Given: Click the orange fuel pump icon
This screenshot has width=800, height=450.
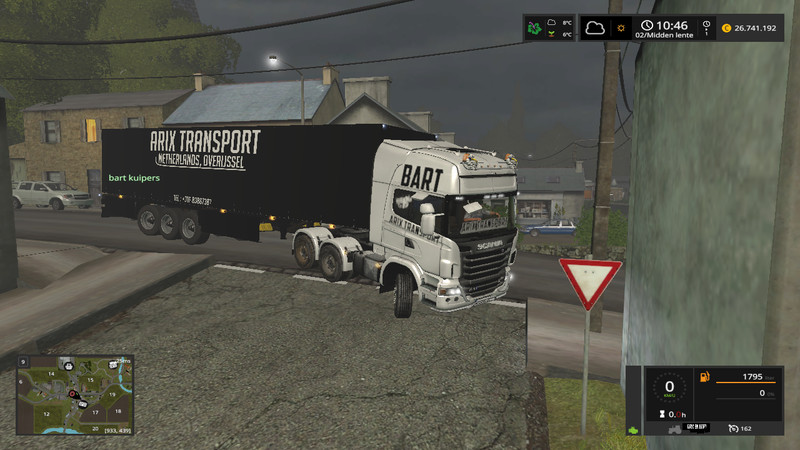Looking at the screenshot, I should point(704,378).
